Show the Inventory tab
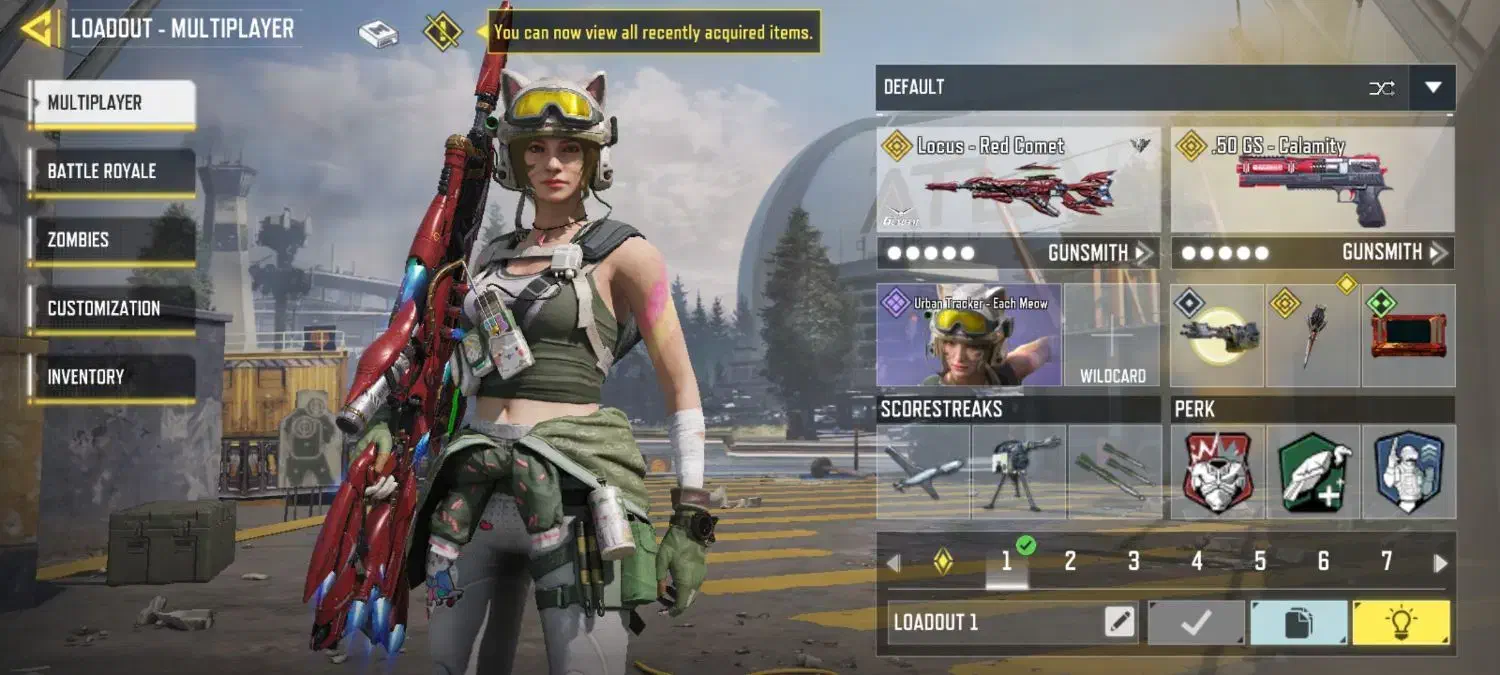Image resolution: width=1500 pixels, height=675 pixels. pyautogui.click(x=110, y=377)
